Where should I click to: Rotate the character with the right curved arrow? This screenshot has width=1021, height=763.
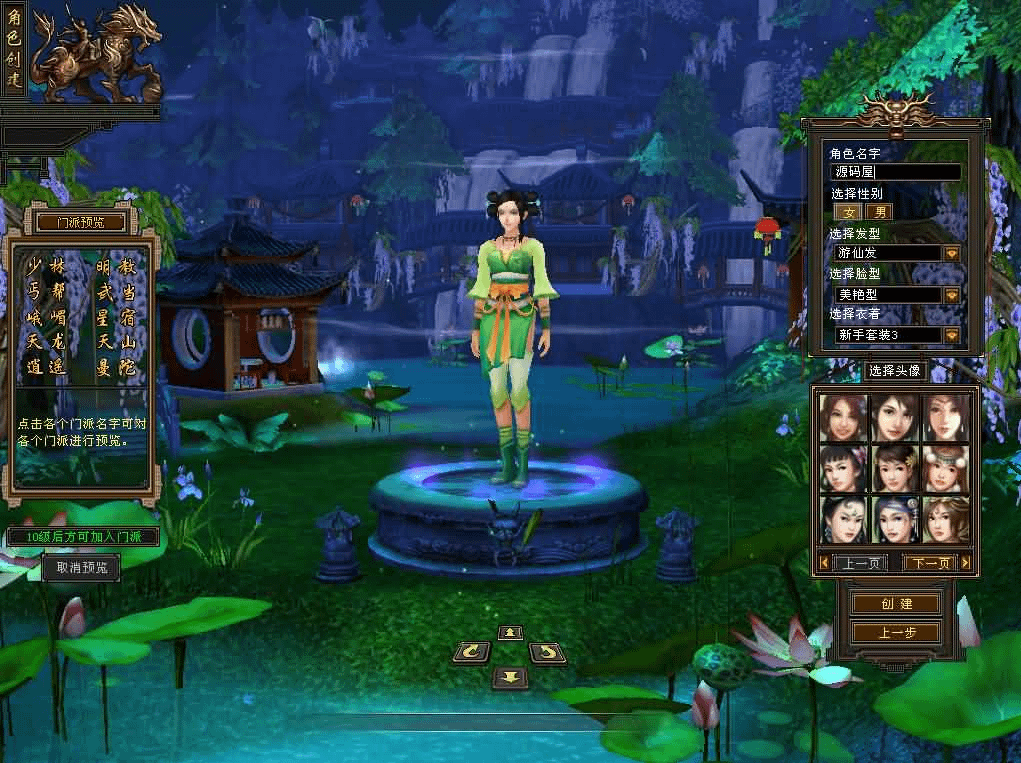[546, 653]
